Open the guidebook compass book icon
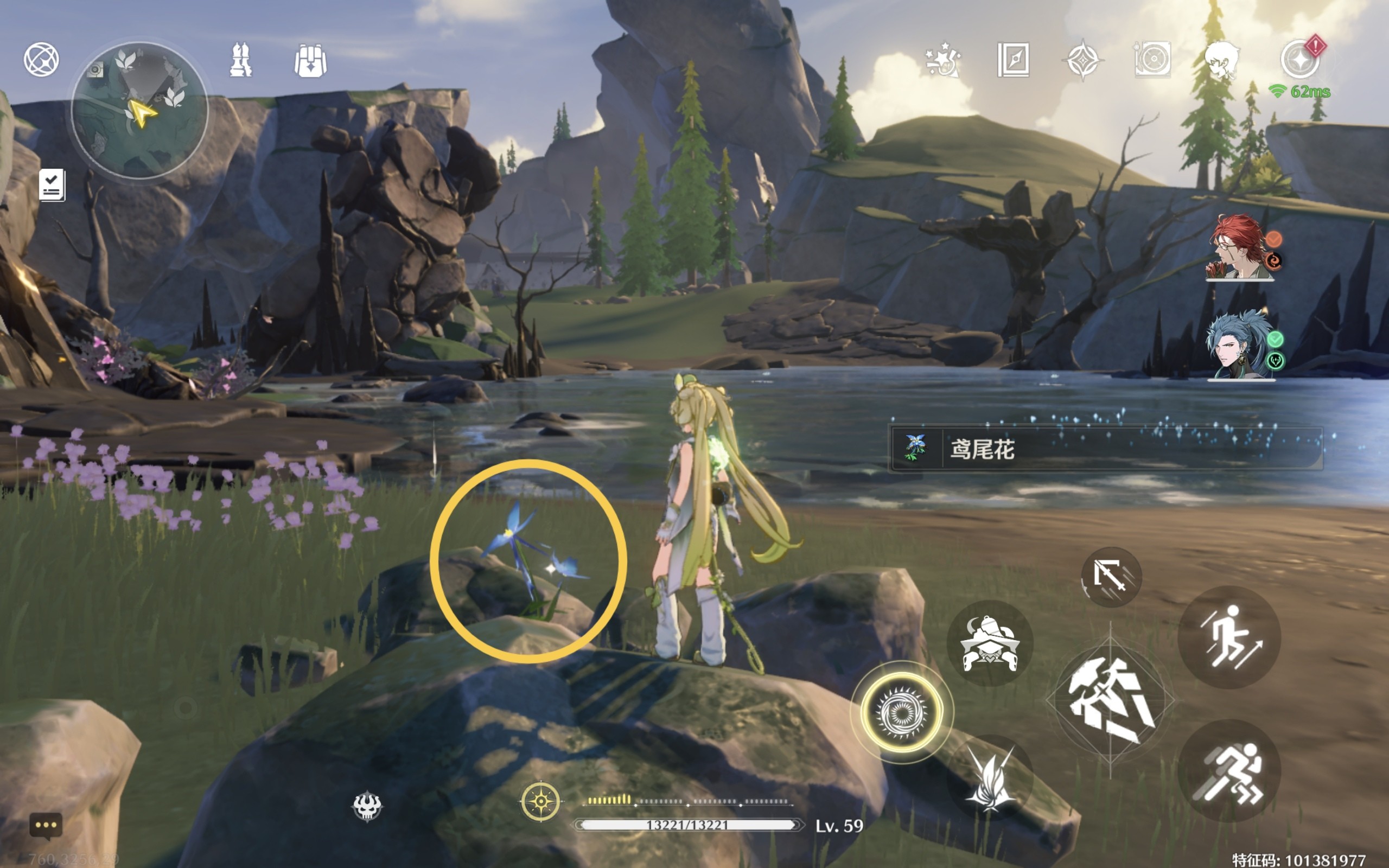Screen dimensions: 1389x868 (x=1013, y=60)
